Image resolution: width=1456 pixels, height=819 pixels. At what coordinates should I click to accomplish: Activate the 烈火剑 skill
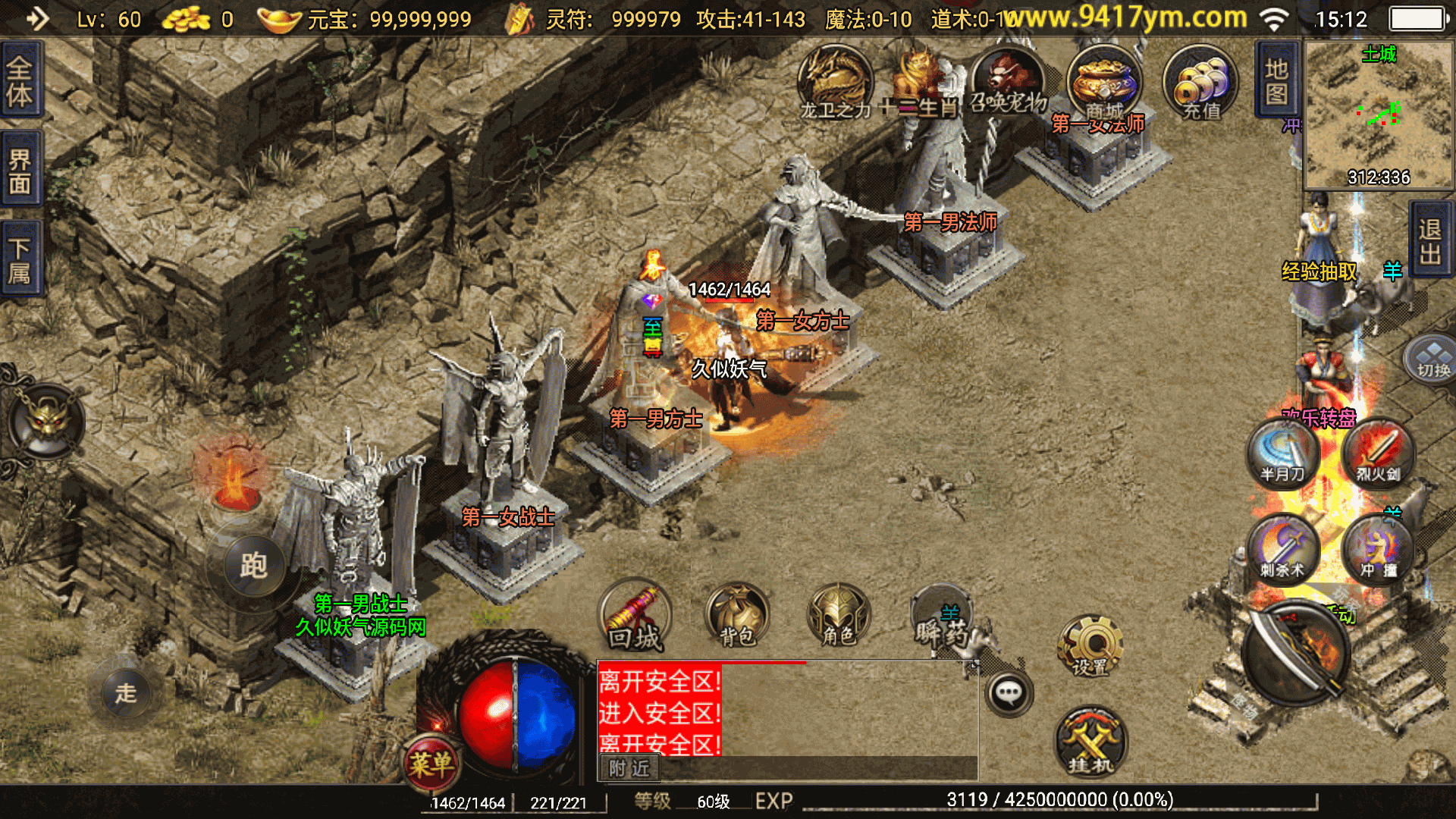[1378, 453]
